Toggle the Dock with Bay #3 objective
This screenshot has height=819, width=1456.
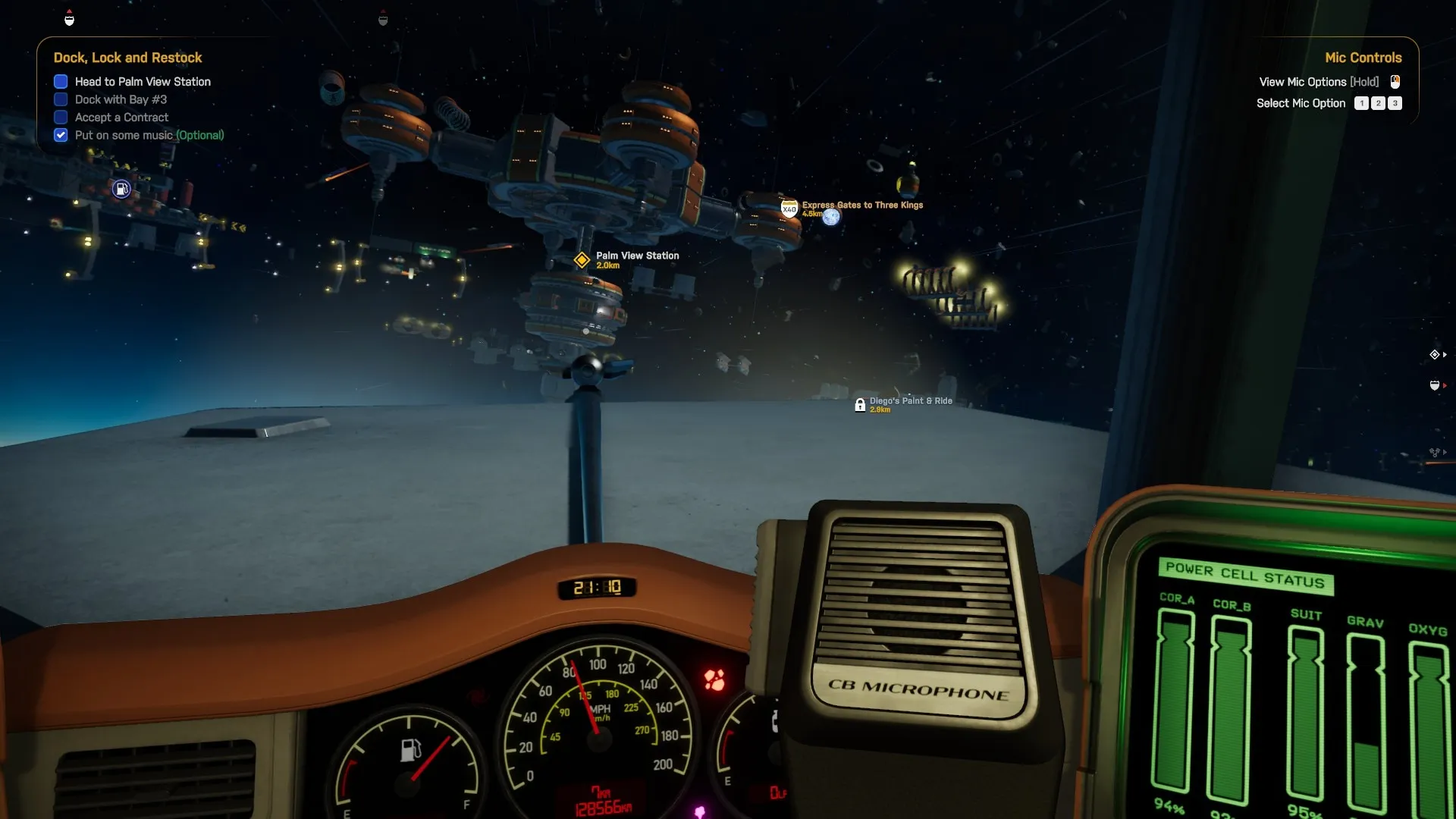coord(61,99)
